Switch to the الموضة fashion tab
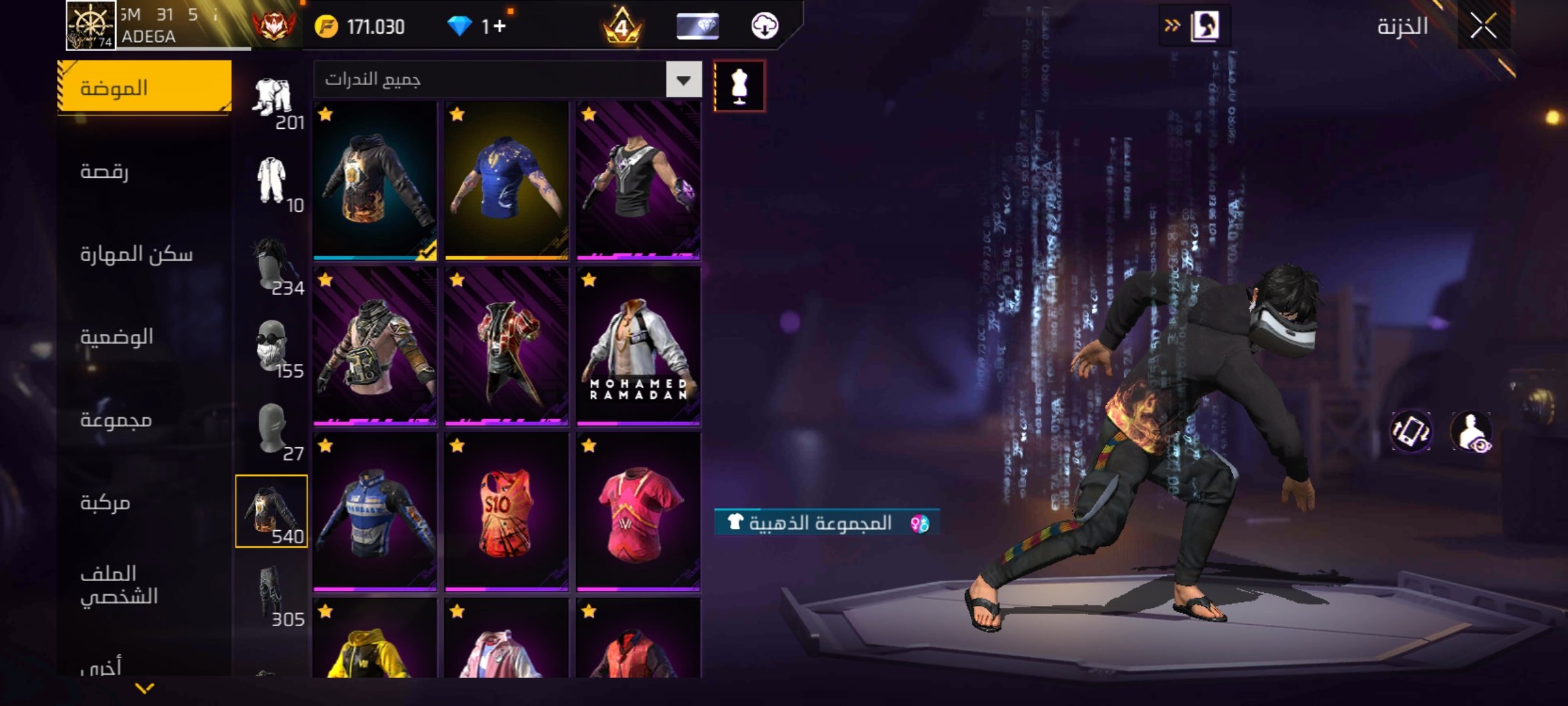Screen dimensions: 1568x706 [x=144, y=88]
